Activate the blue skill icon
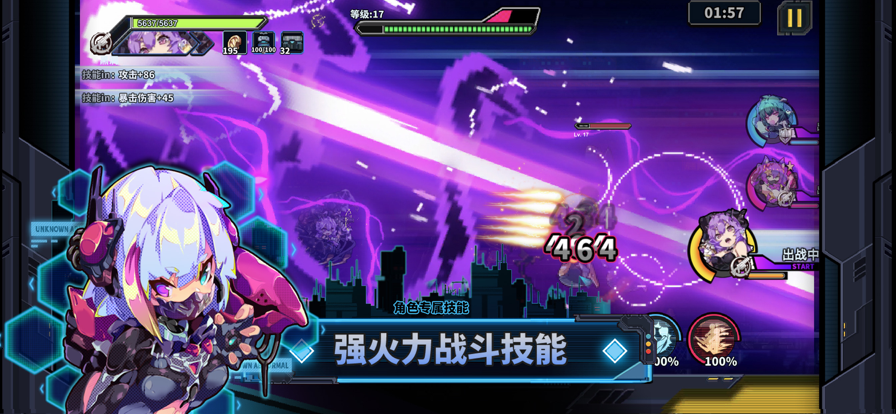Viewport: 896px width, 414px height. [x=662, y=338]
